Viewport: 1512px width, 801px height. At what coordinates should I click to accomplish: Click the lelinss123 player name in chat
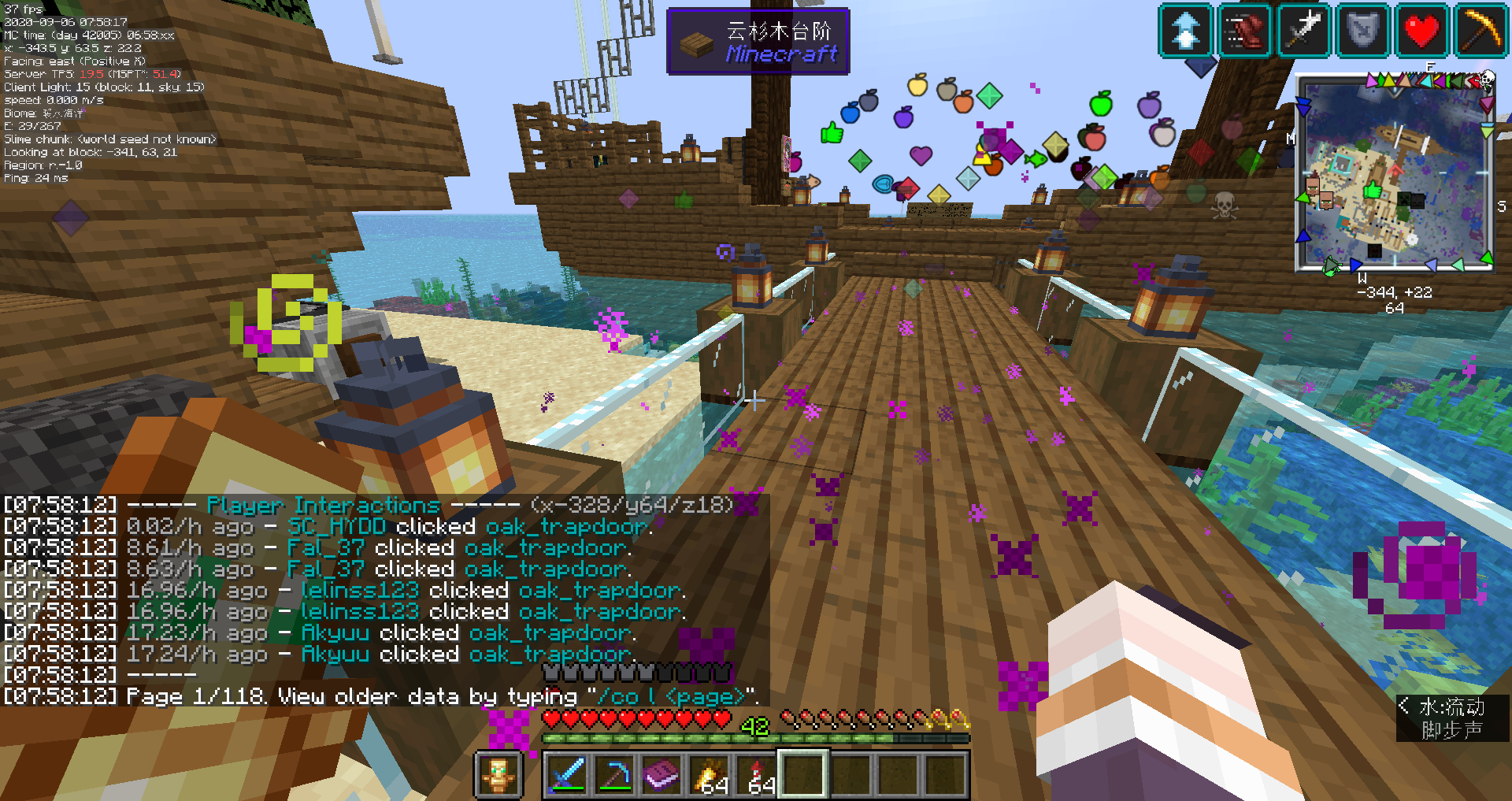360,590
